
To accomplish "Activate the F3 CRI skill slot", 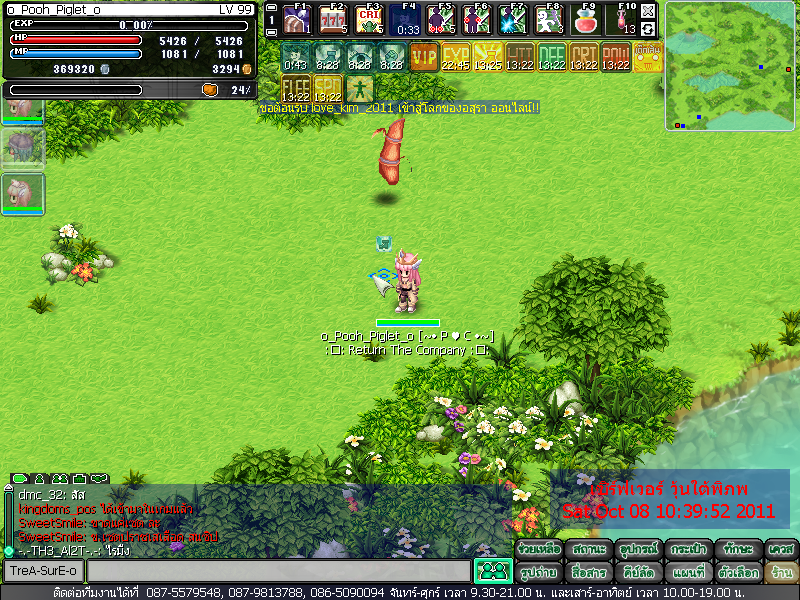I will 369,20.
